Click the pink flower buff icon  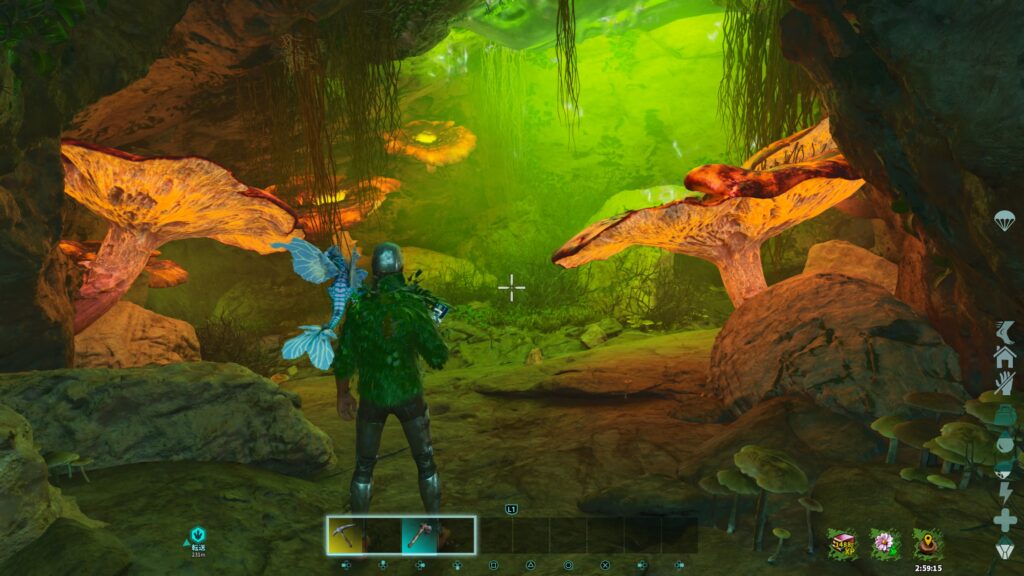(x=883, y=543)
